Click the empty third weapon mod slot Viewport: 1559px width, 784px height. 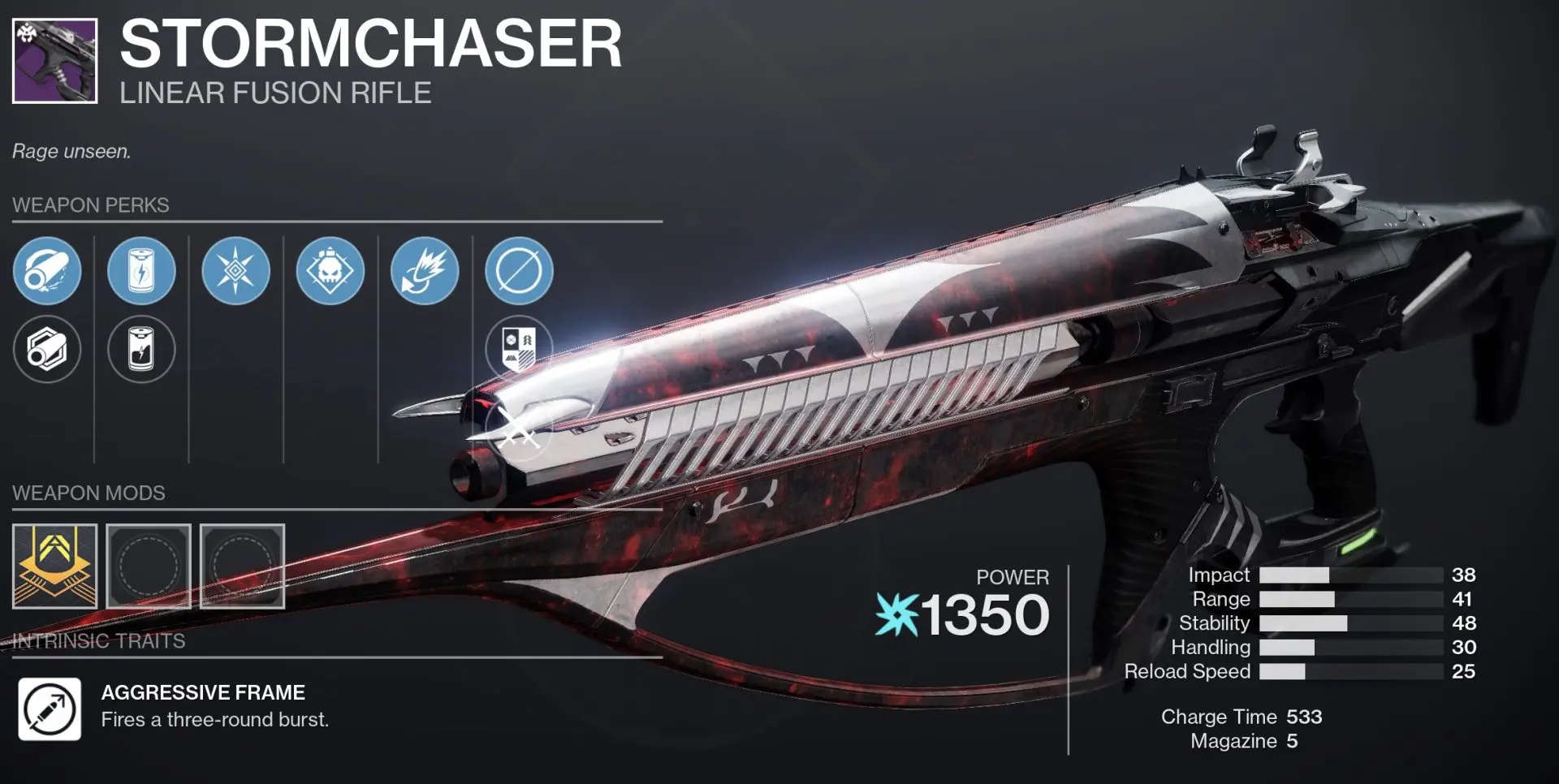coord(243,566)
